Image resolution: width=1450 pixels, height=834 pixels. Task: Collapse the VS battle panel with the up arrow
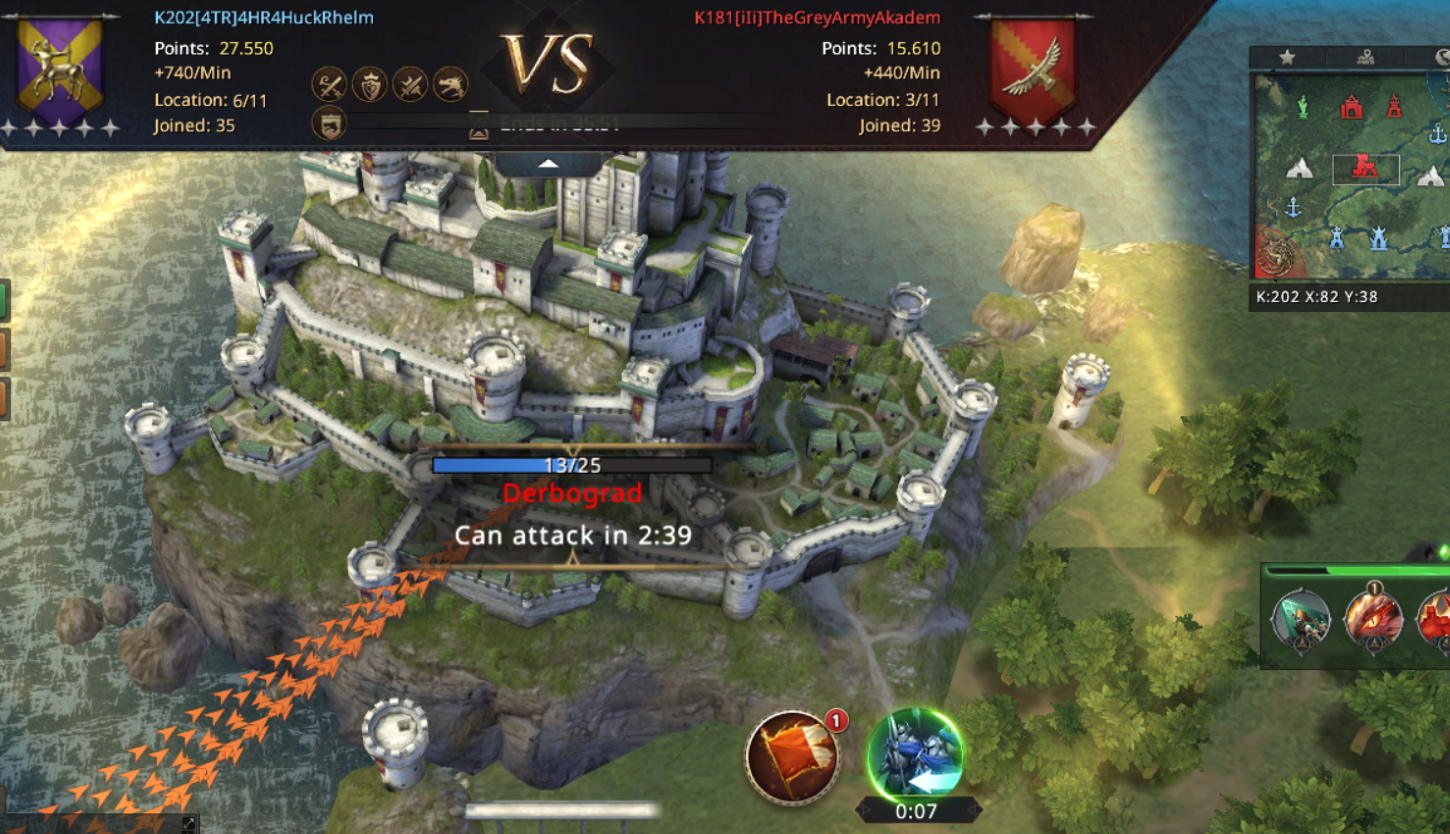click(548, 163)
